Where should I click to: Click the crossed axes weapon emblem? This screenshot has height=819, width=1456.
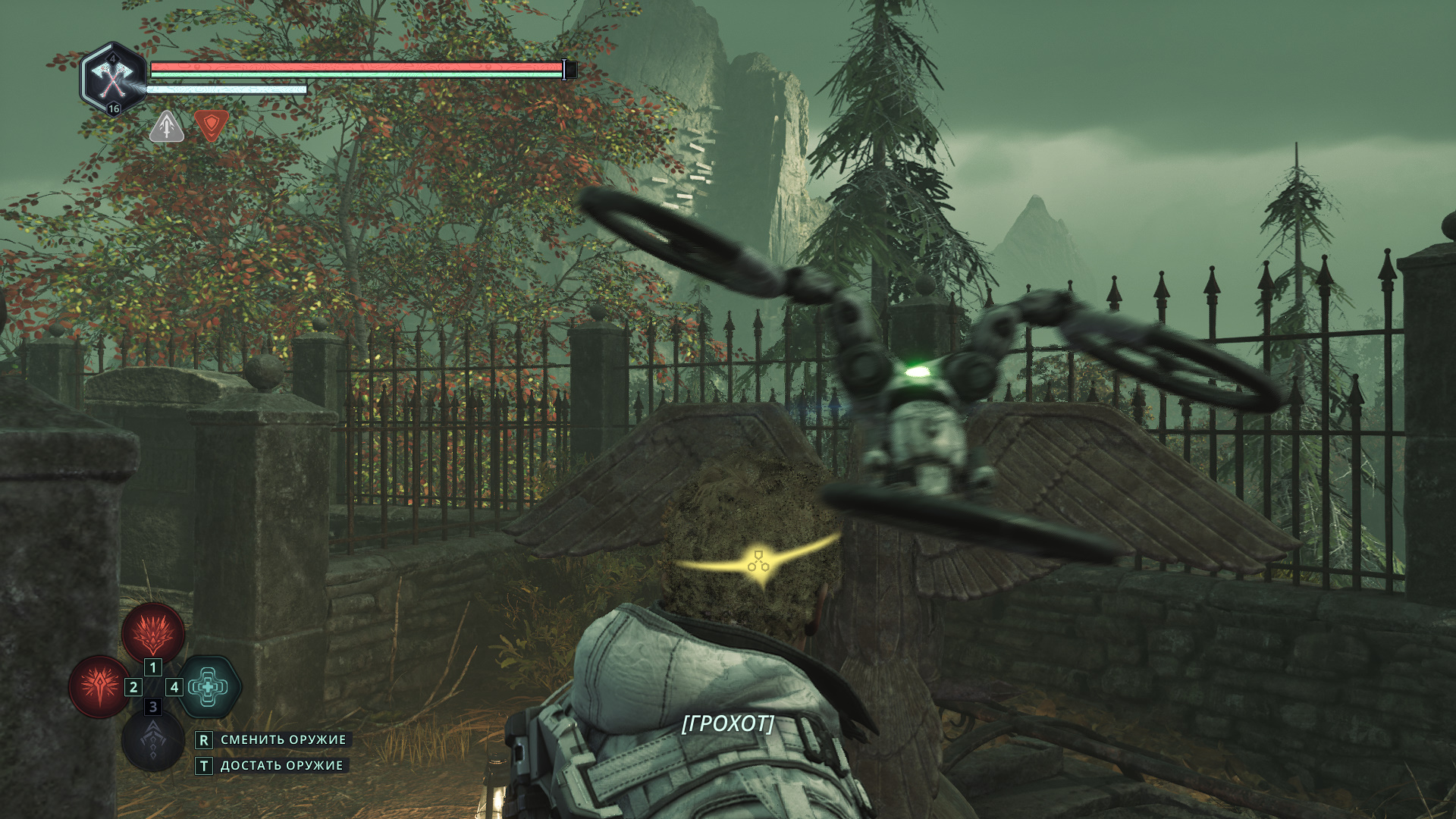[113, 78]
